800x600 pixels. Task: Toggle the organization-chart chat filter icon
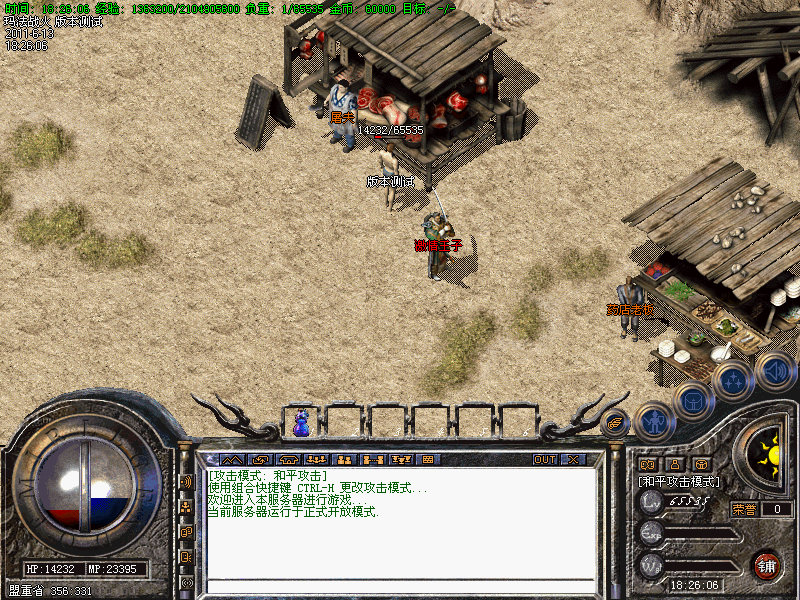[186, 506]
